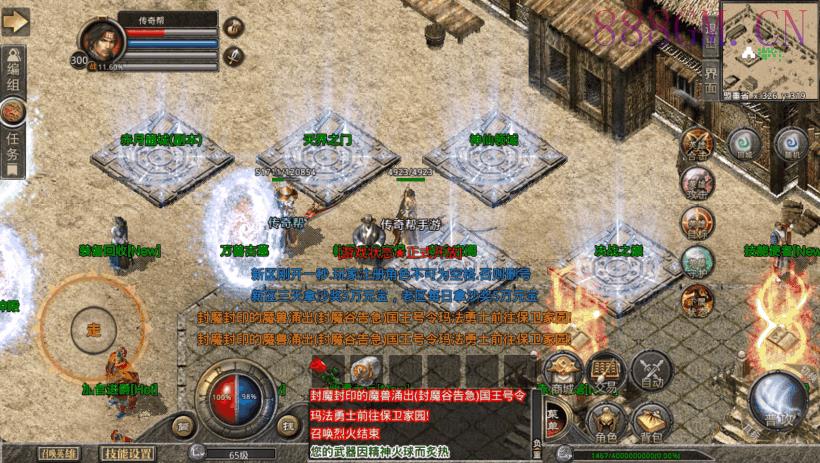
Task: Use the 回城 return-to-town scroll icon
Action: pyautogui.click(x=742, y=144)
